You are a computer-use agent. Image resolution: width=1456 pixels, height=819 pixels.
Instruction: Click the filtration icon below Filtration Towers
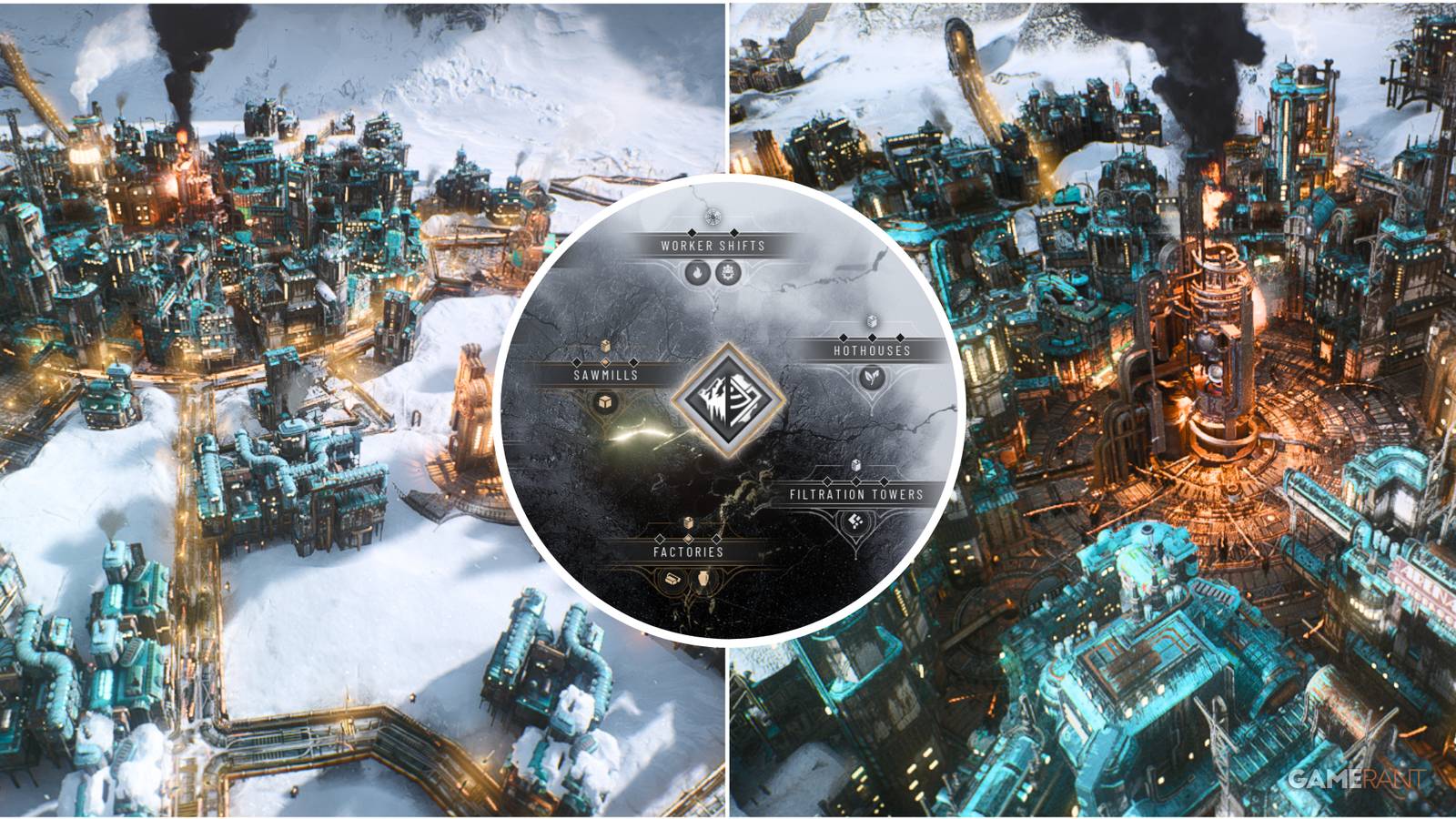coord(854,522)
